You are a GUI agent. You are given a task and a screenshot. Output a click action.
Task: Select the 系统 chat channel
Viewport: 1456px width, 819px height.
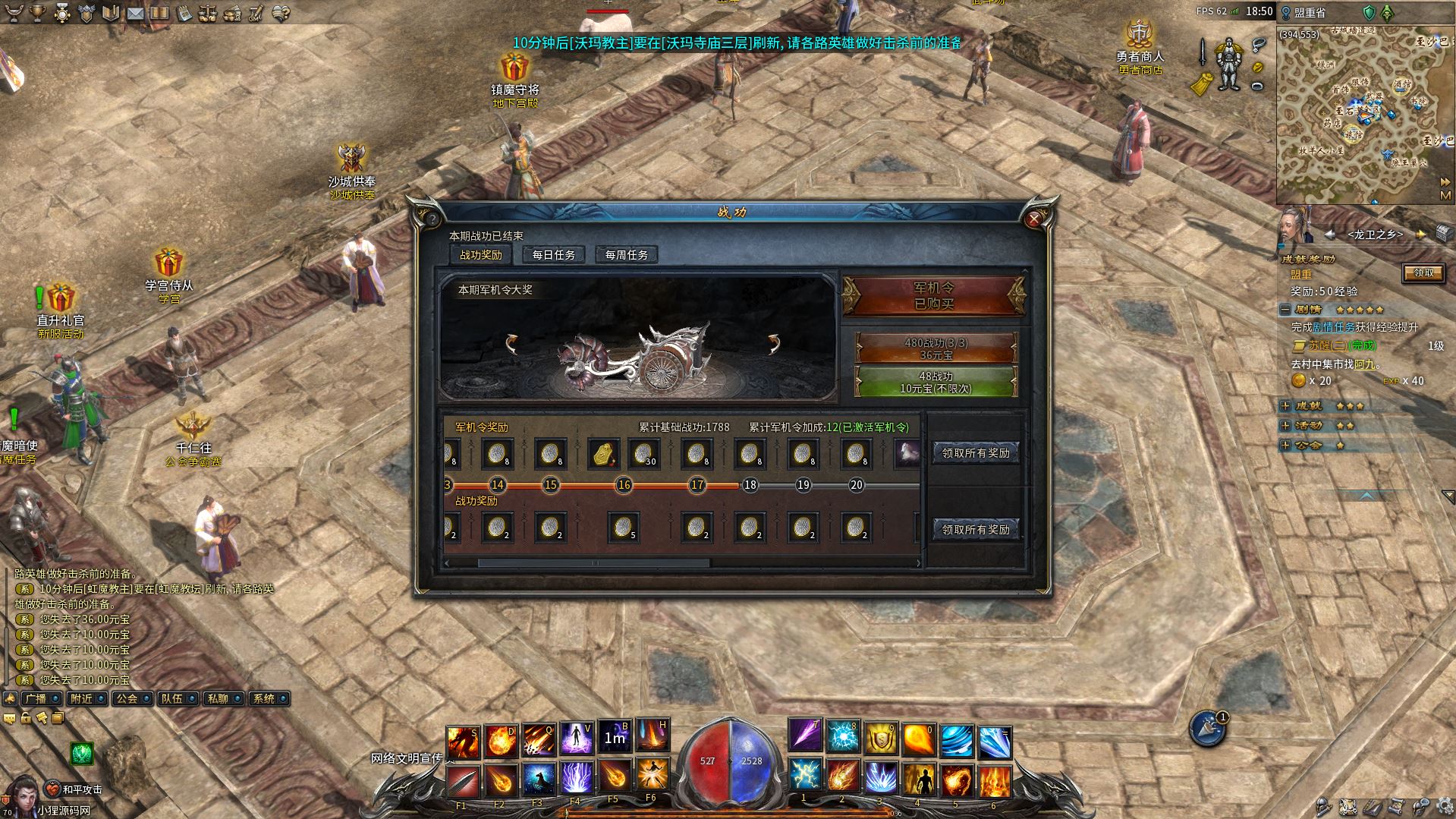(x=264, y=698)
